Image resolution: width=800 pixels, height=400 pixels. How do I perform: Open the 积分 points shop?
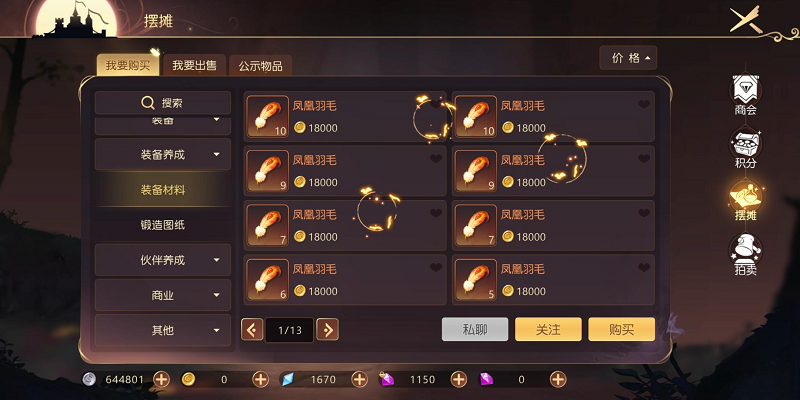click(745, 148)
